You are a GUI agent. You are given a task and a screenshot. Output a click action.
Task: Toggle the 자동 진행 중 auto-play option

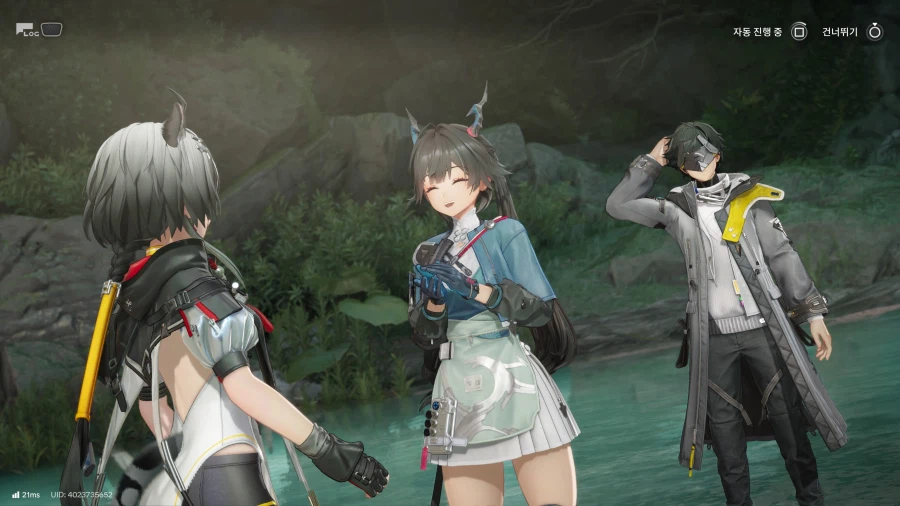798,32
